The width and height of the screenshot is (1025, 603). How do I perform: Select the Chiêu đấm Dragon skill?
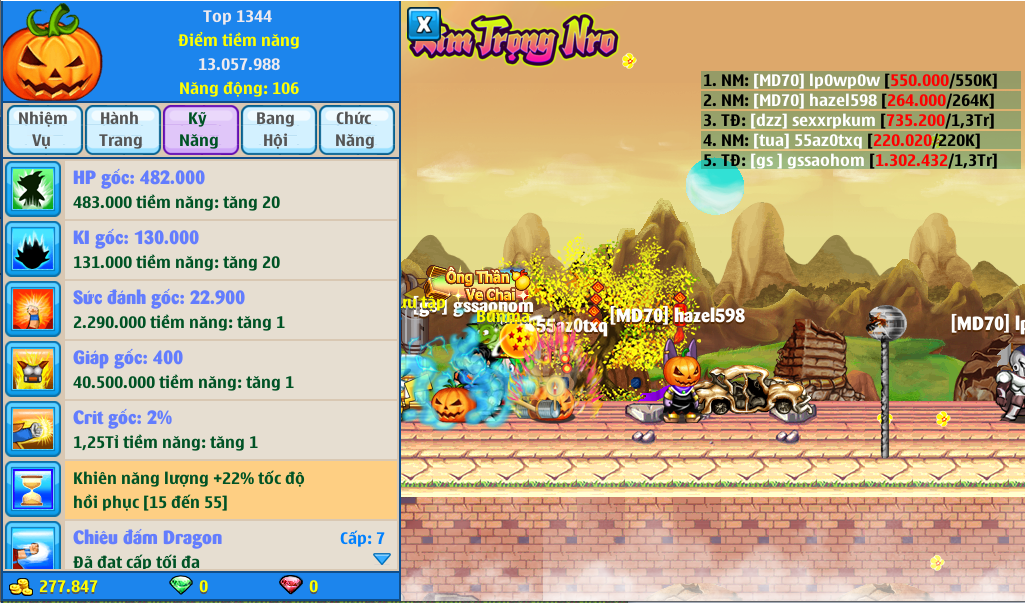click(200, 548)
